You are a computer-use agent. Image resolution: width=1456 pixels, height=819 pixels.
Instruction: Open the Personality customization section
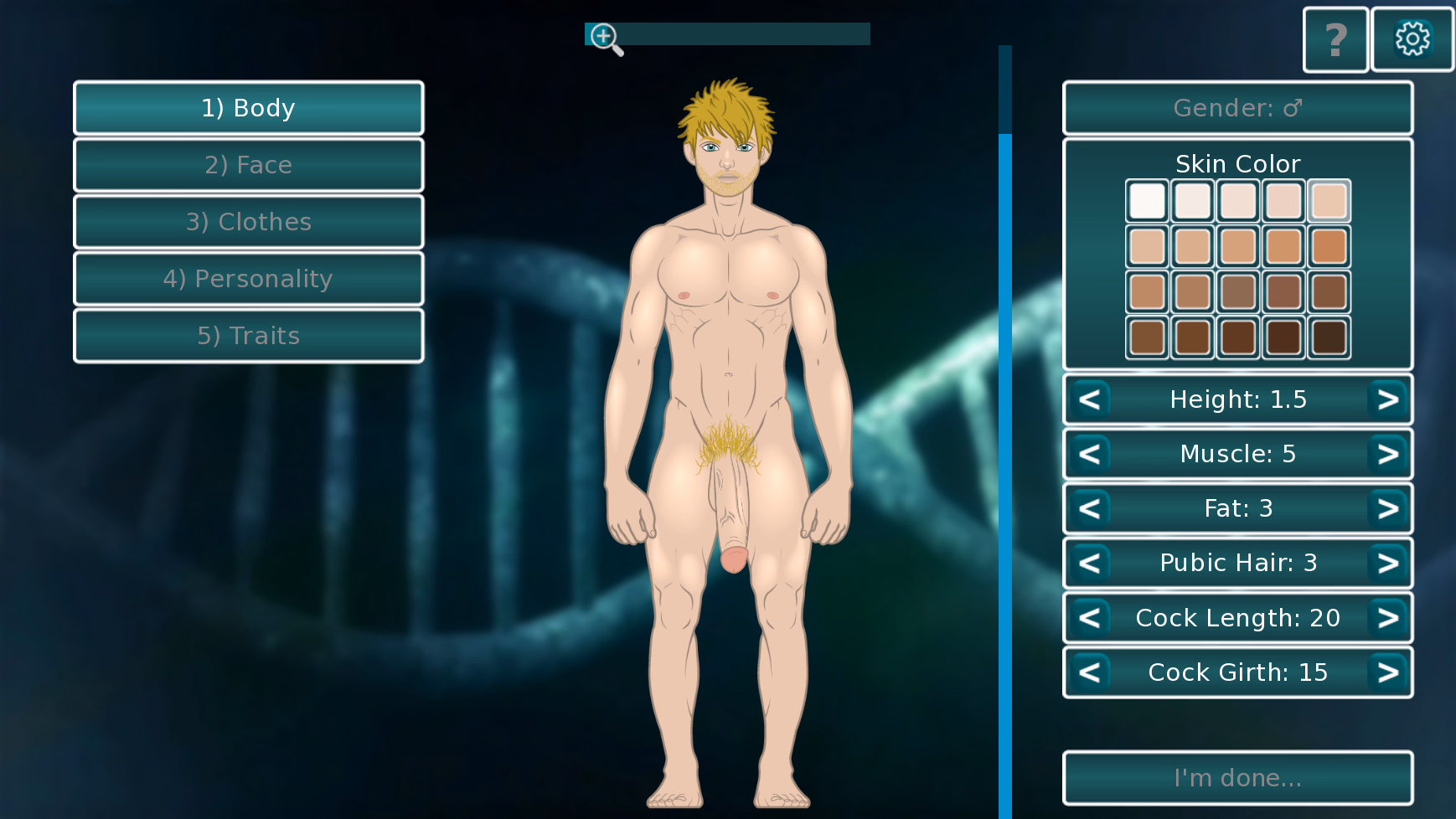point(248,278)
